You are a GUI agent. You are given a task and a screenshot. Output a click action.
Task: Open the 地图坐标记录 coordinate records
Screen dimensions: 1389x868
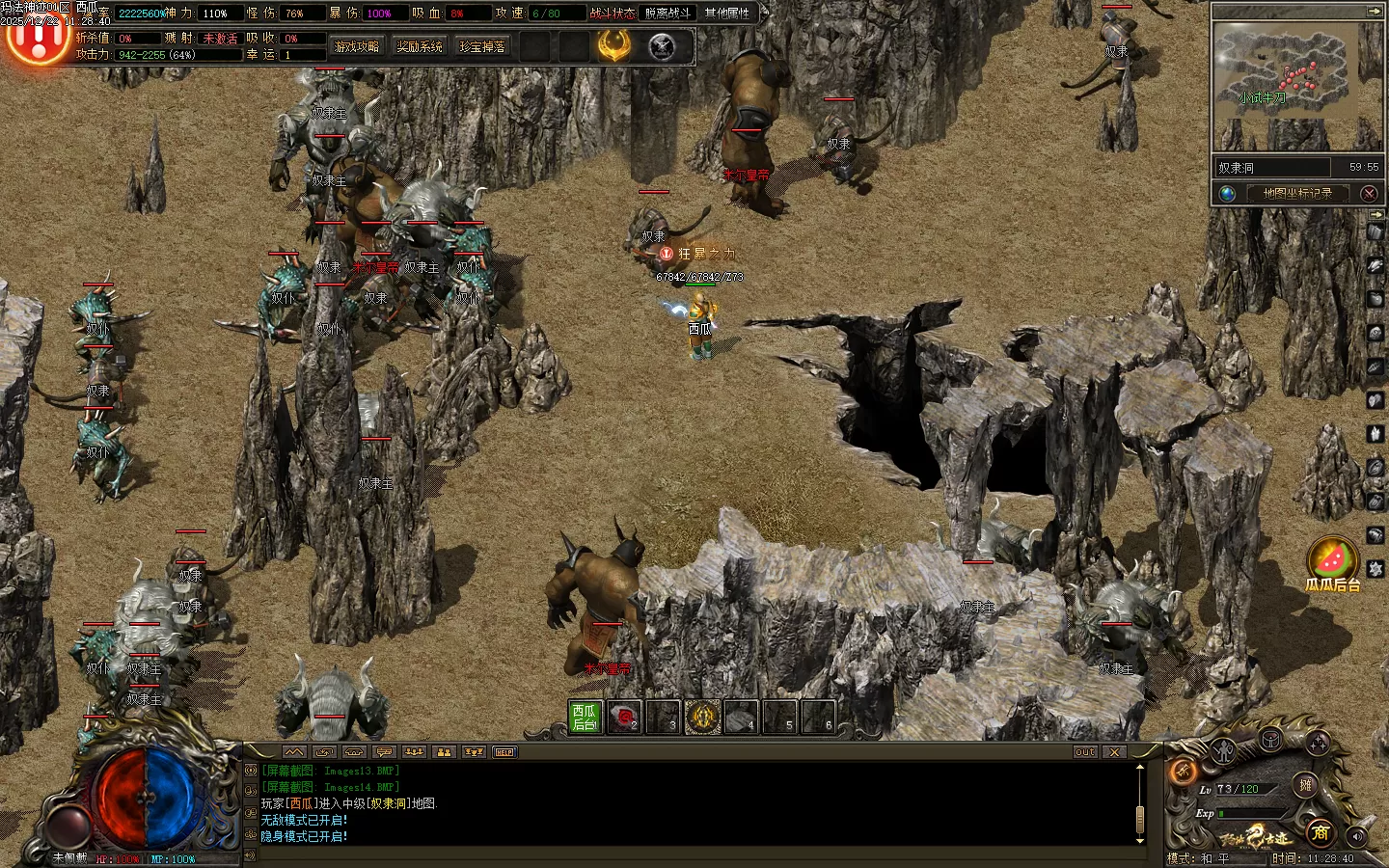pyautogui.click(x=1297, y=193)
